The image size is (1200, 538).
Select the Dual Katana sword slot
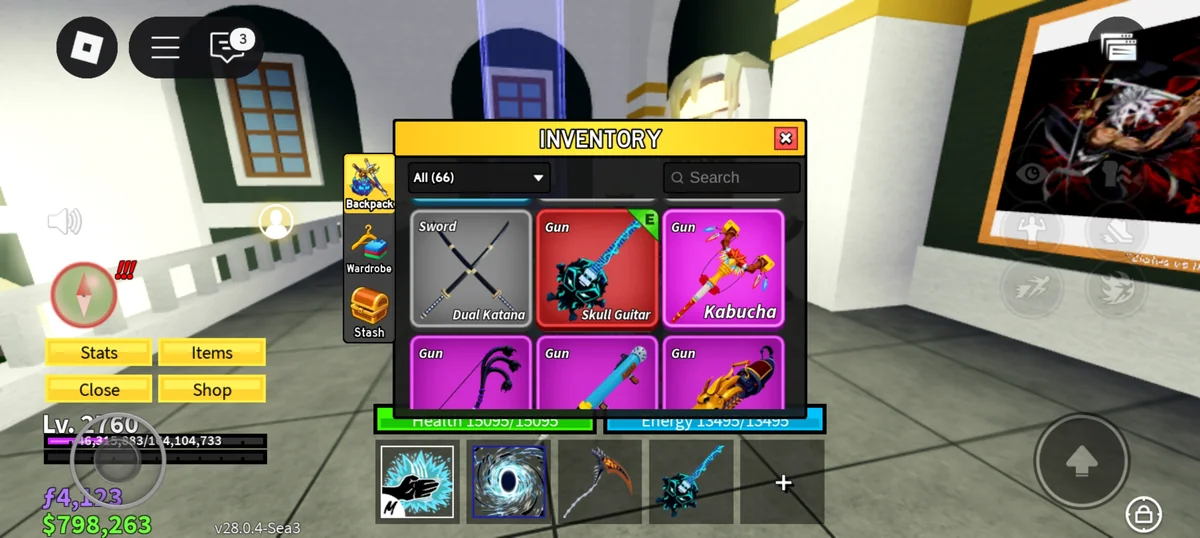pyautogui.click(x=471, y=268)
